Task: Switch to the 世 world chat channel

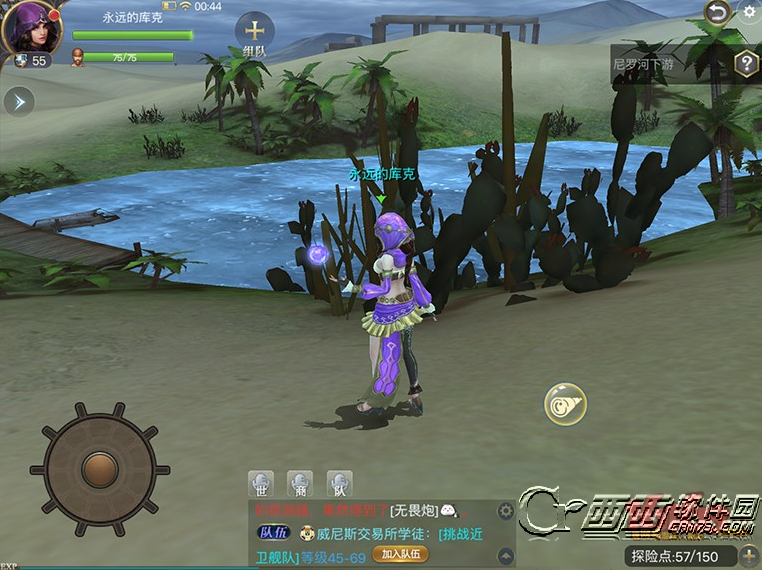Action: (261, 483)
